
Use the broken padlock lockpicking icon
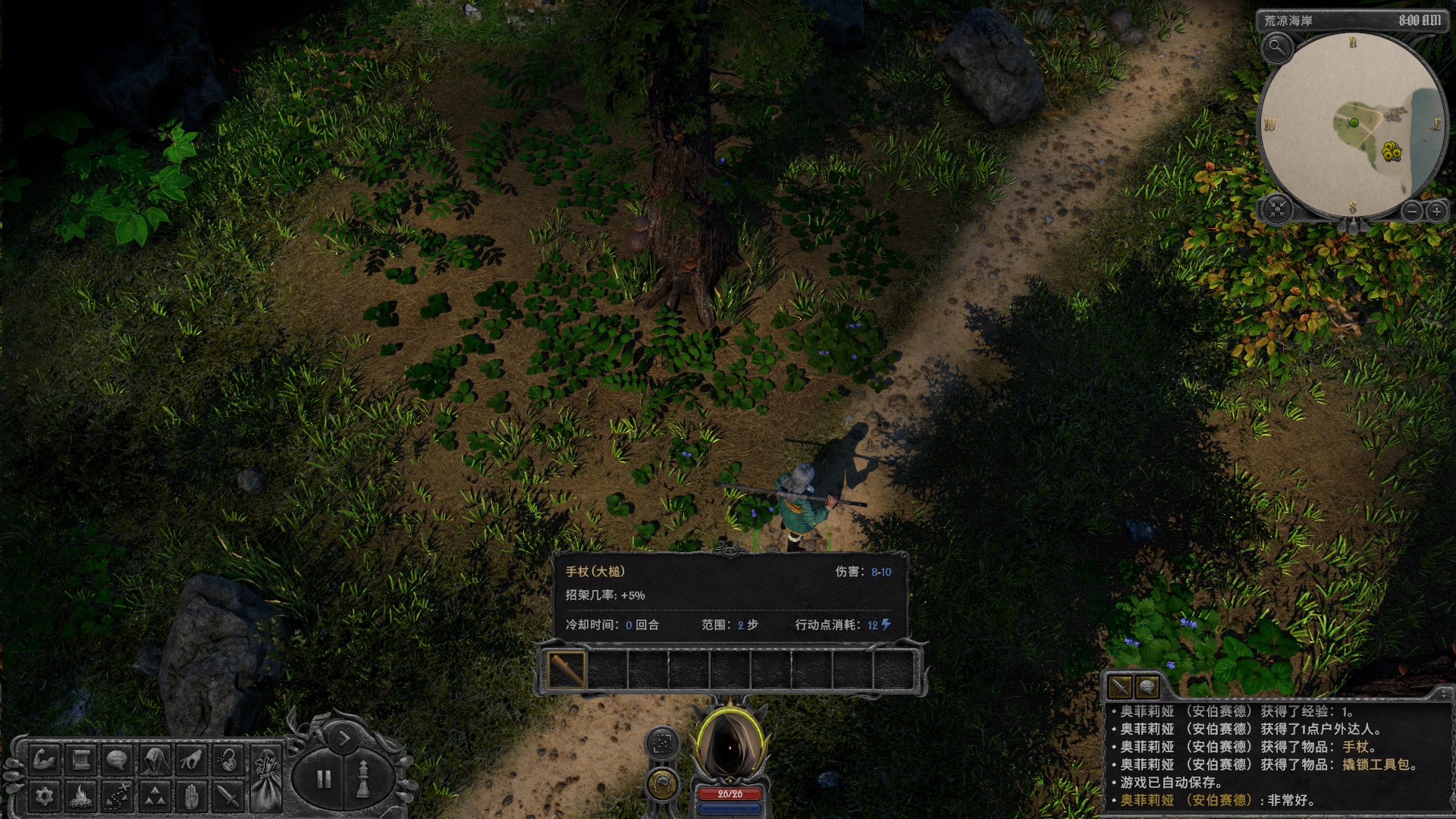coord(228,759)
